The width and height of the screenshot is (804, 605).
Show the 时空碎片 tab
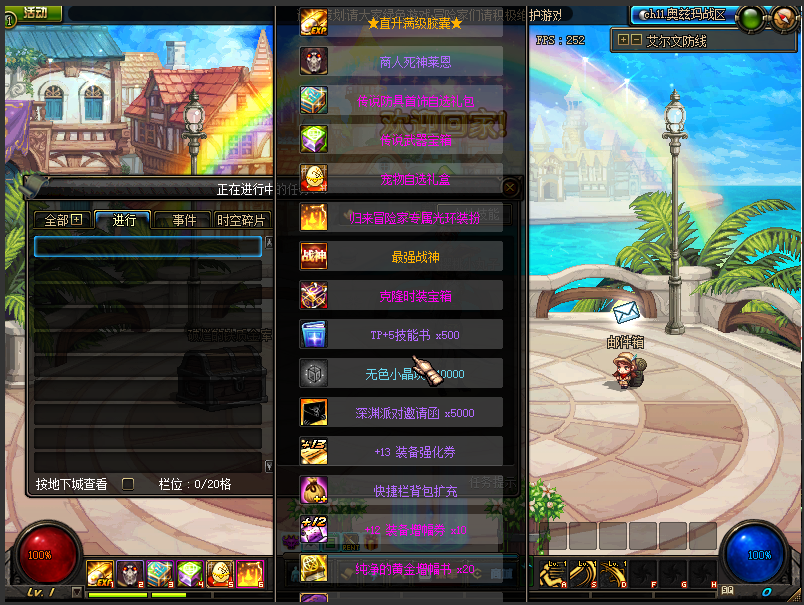[241, 220]
